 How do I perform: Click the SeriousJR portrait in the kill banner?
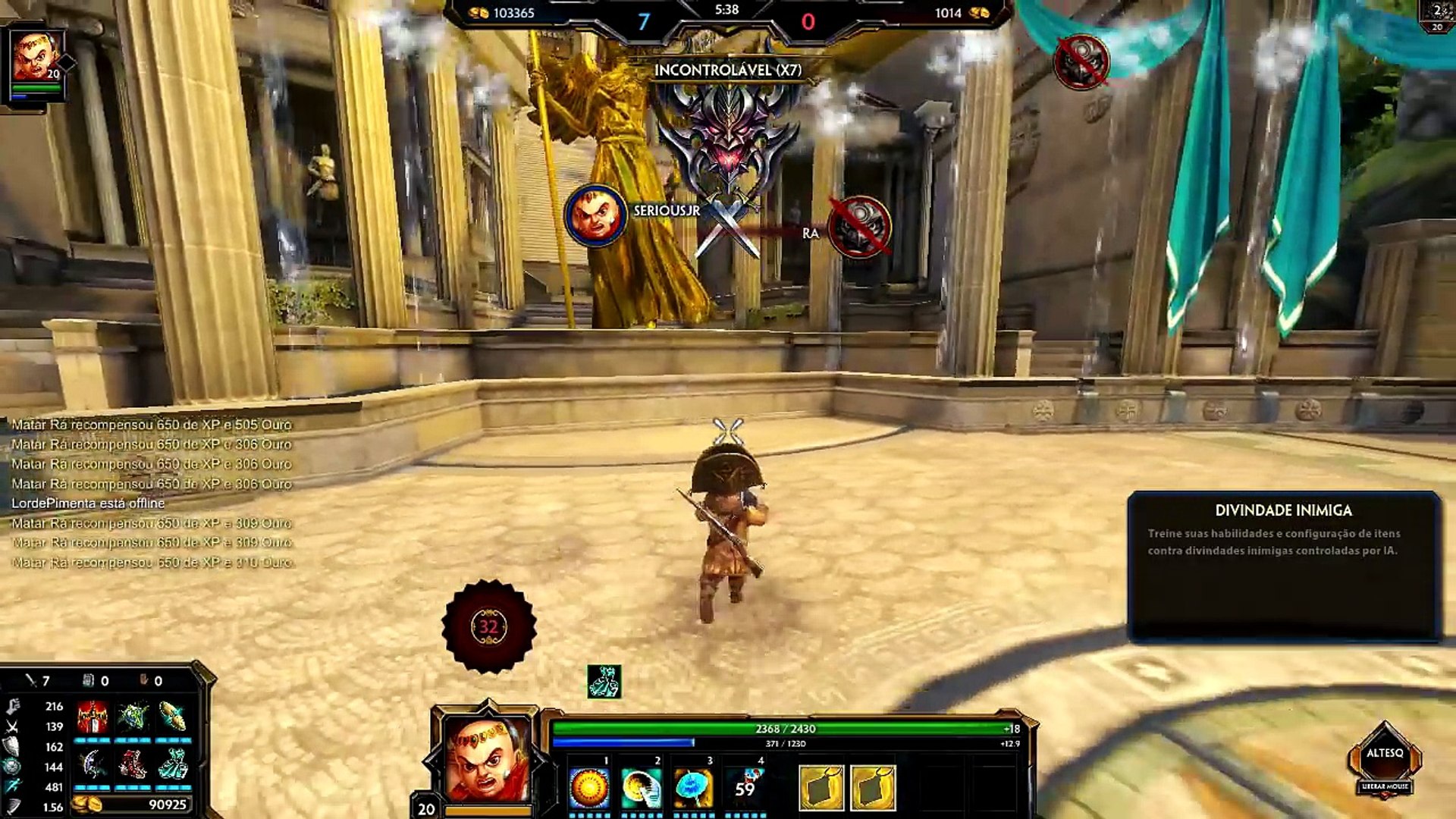pyautogui.click(x=595, y=215)
